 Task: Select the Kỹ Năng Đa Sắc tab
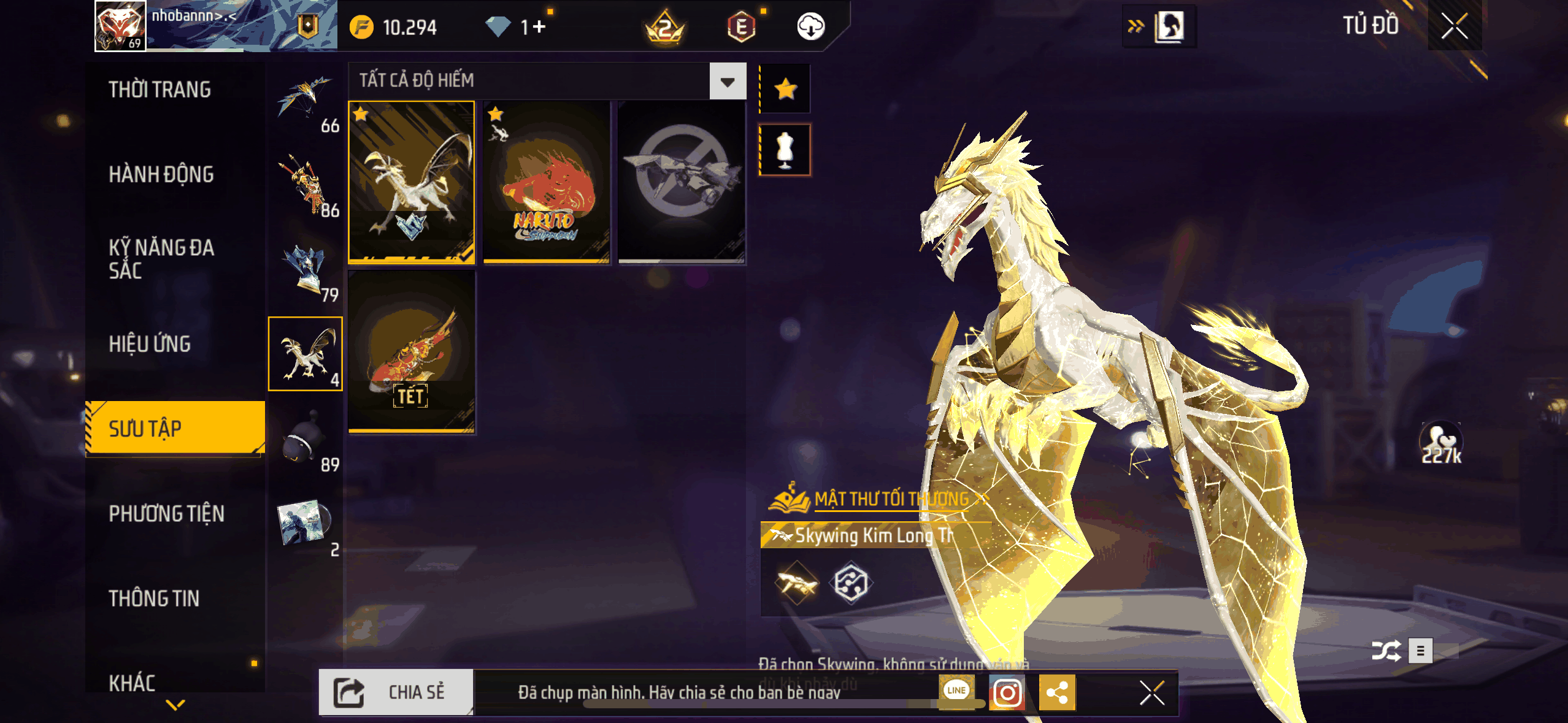[x=161, y=259]
